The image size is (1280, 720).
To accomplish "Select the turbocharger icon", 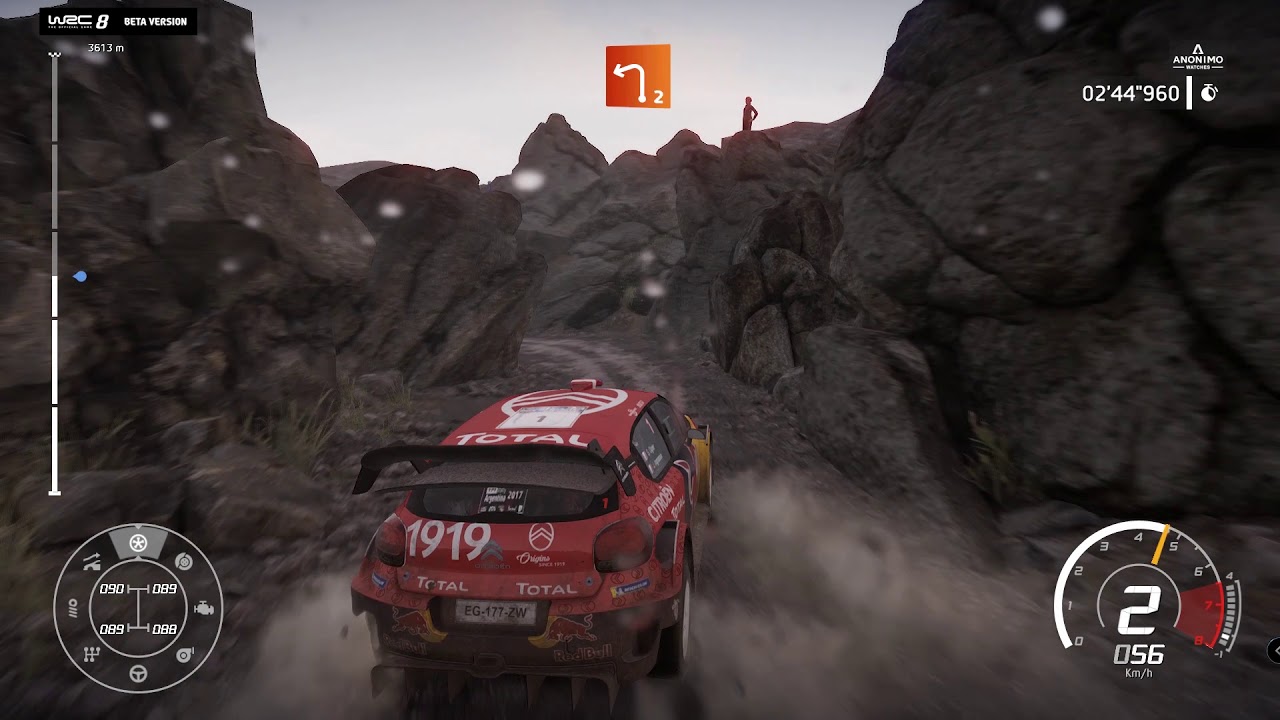I will pos(184,654).
